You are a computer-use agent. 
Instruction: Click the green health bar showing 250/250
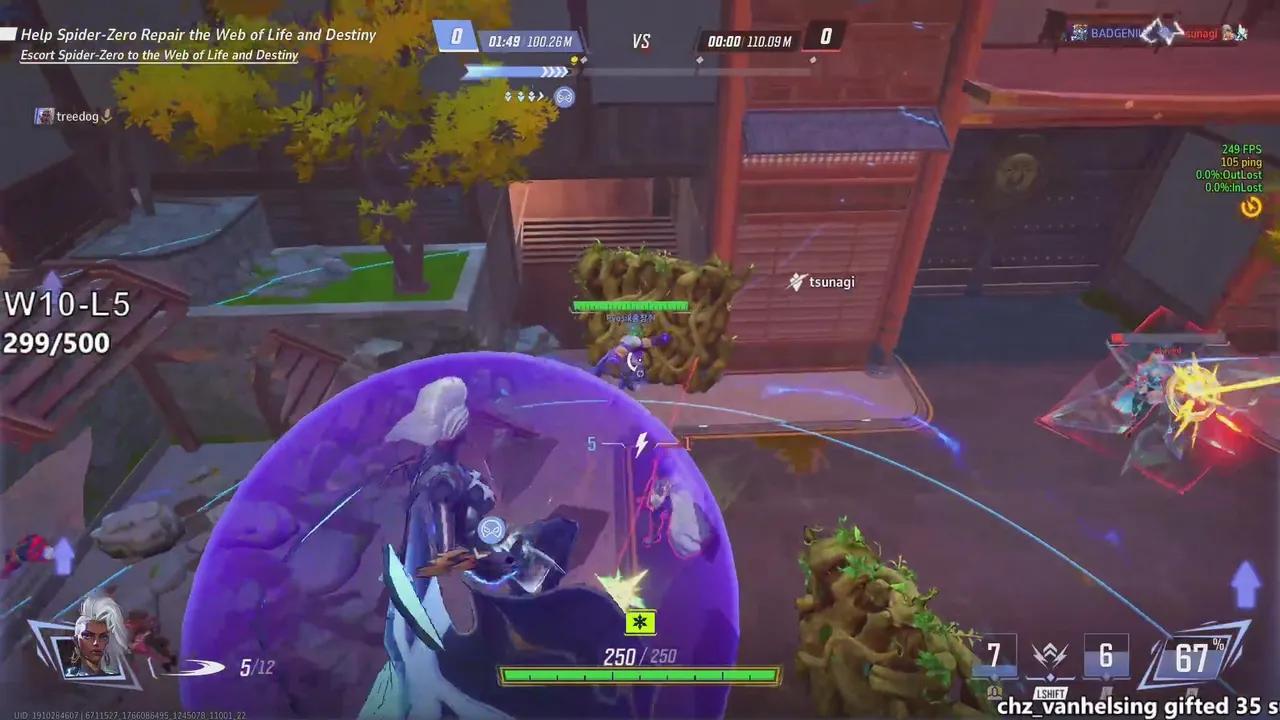point(639,674)
